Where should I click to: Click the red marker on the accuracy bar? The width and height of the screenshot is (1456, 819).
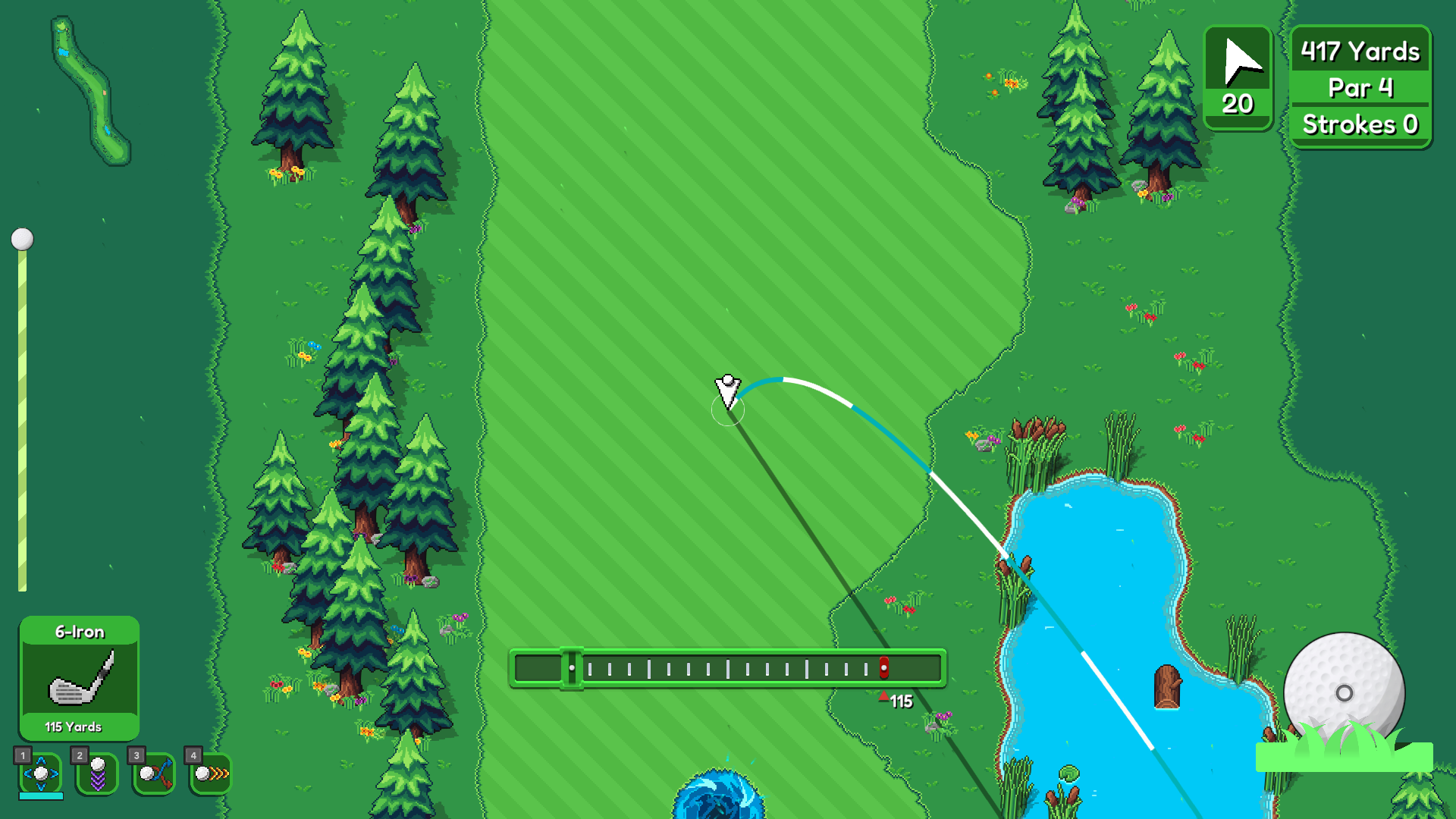coord(884,668)
